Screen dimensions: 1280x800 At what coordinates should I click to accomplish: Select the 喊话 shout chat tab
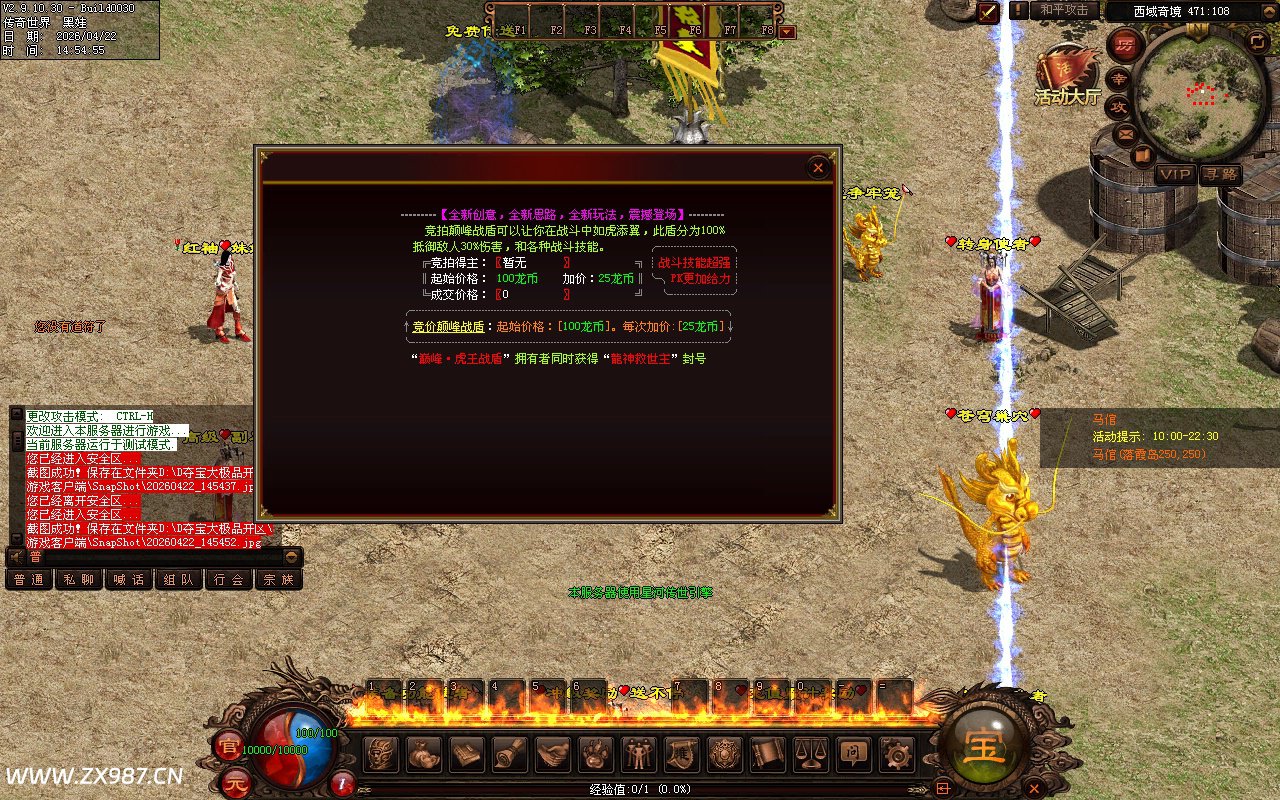tap(129, 579)
